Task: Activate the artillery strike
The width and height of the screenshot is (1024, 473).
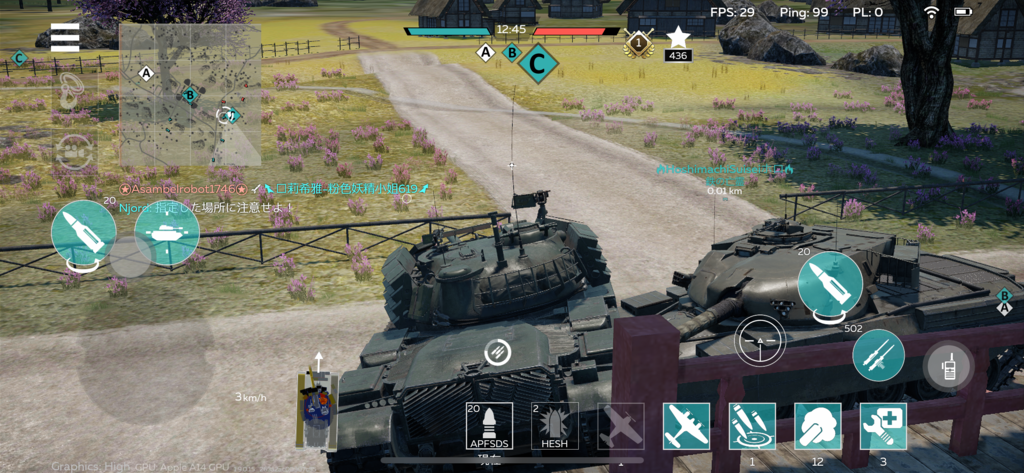Action: 752,426
